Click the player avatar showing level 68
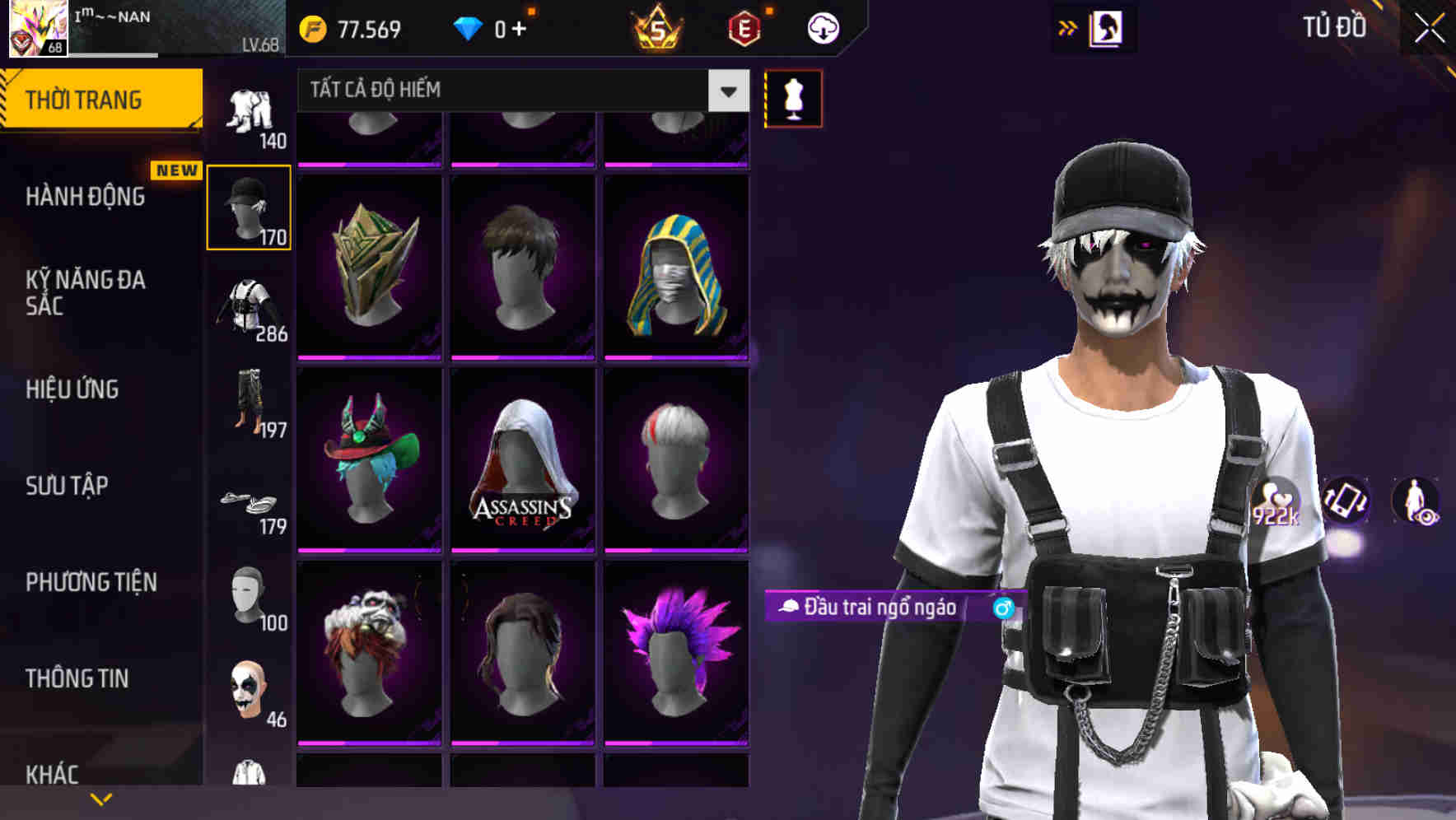The width and height of the screenshot is (1456, 820). 37,29
